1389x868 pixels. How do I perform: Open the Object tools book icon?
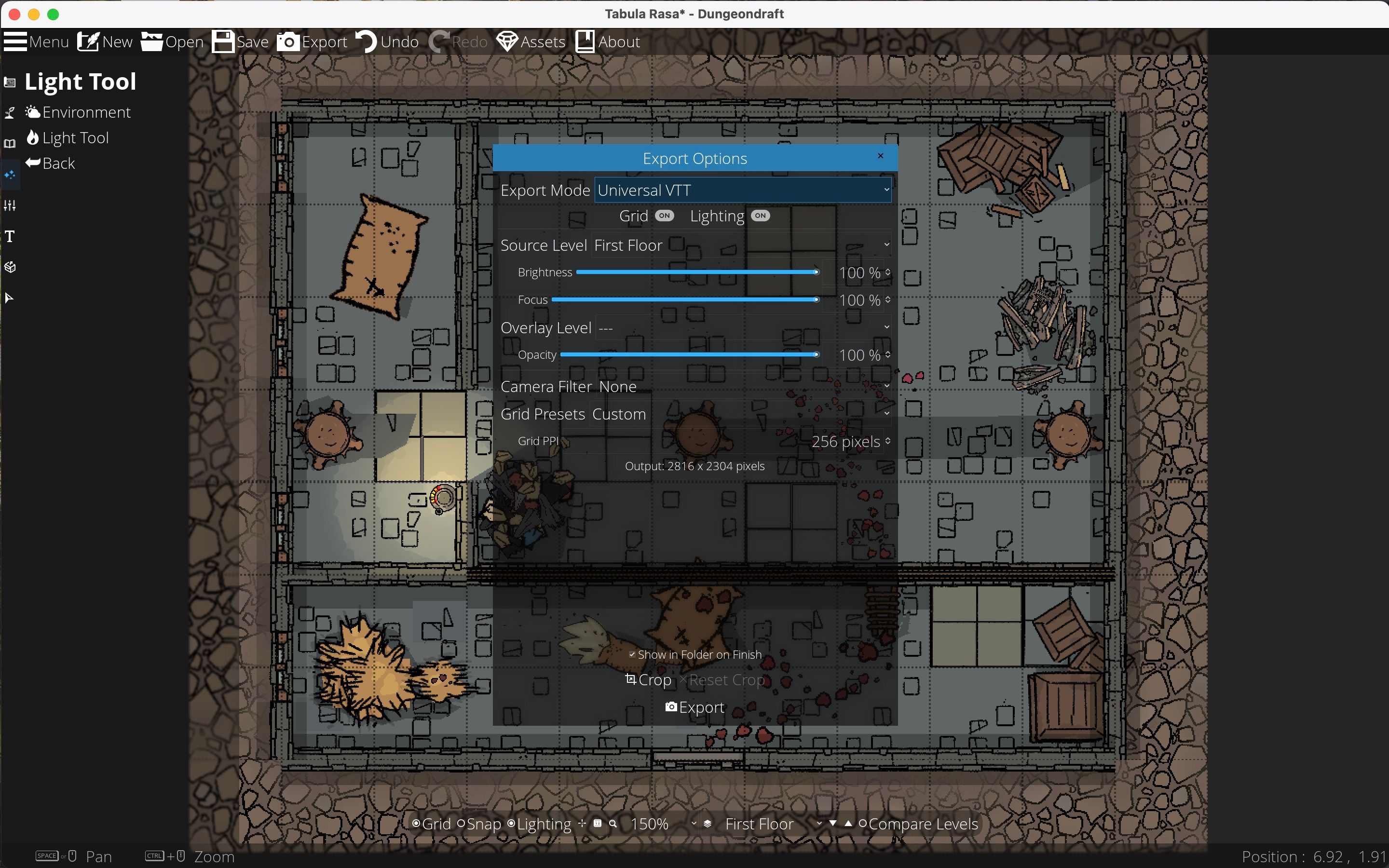[10, 144]
